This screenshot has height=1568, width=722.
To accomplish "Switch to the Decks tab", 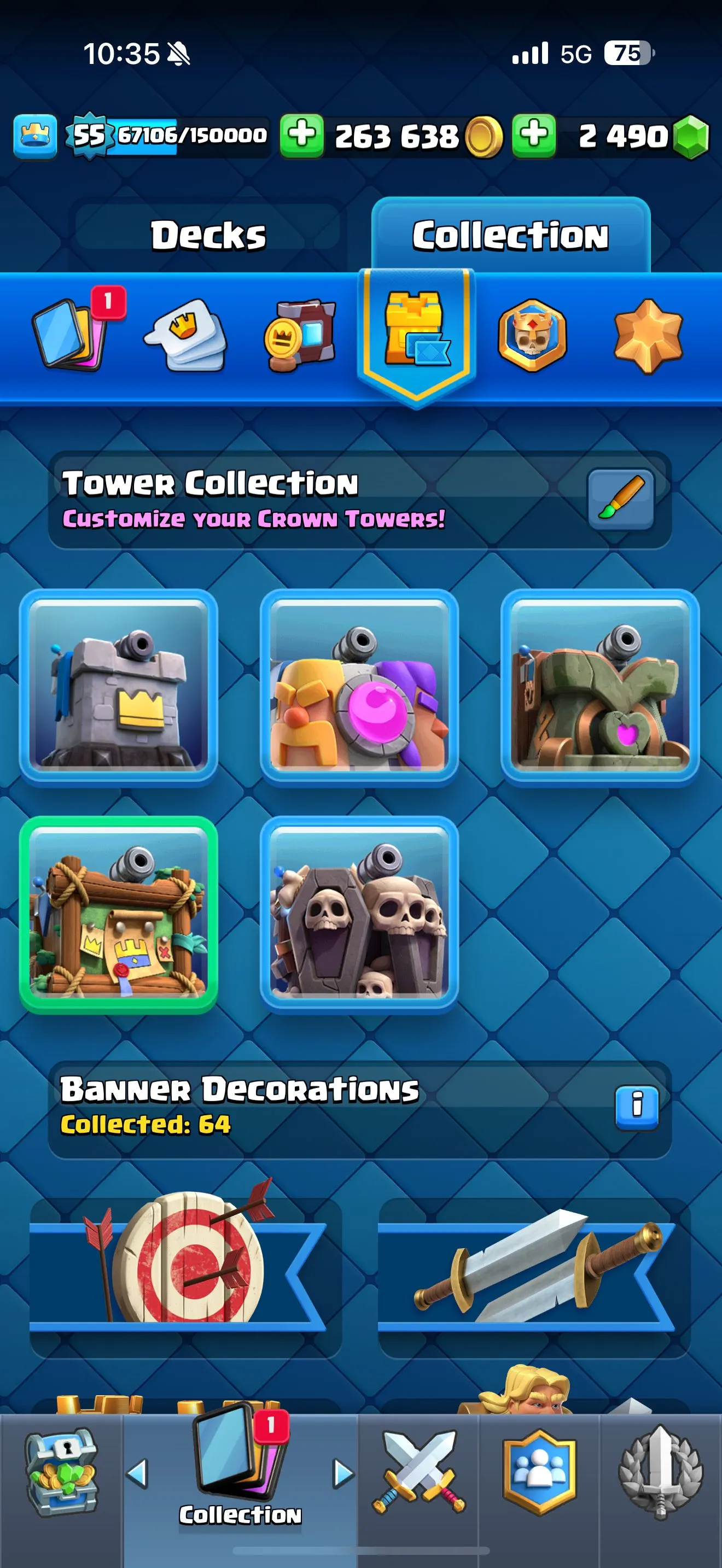I will 208,235.
